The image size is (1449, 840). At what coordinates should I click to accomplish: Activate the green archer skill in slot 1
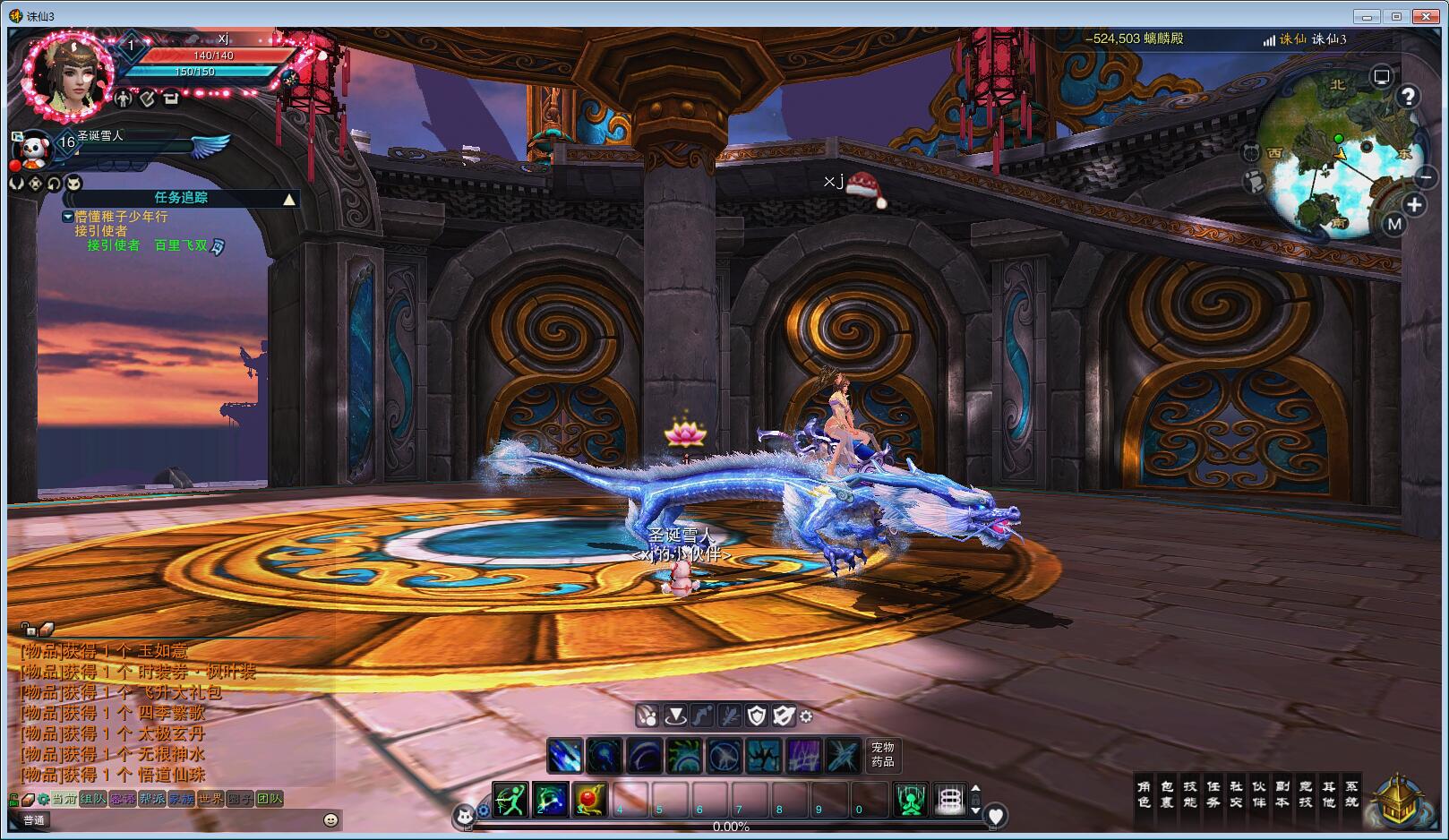[510, 799]
